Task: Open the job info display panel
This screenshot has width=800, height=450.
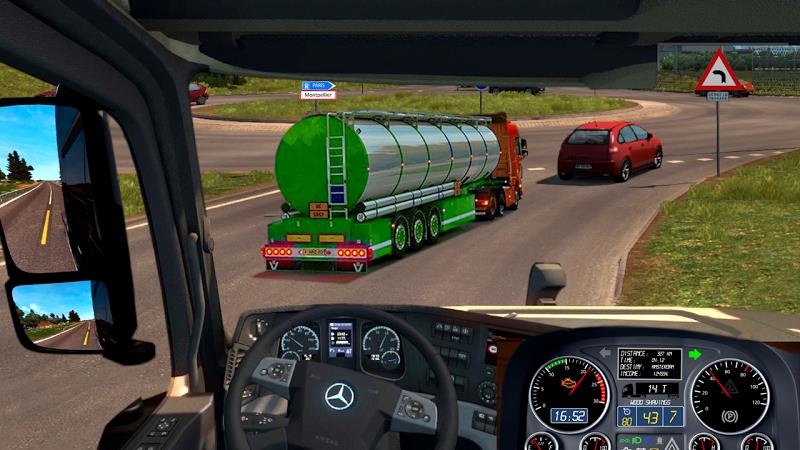Action: [650, 365]
